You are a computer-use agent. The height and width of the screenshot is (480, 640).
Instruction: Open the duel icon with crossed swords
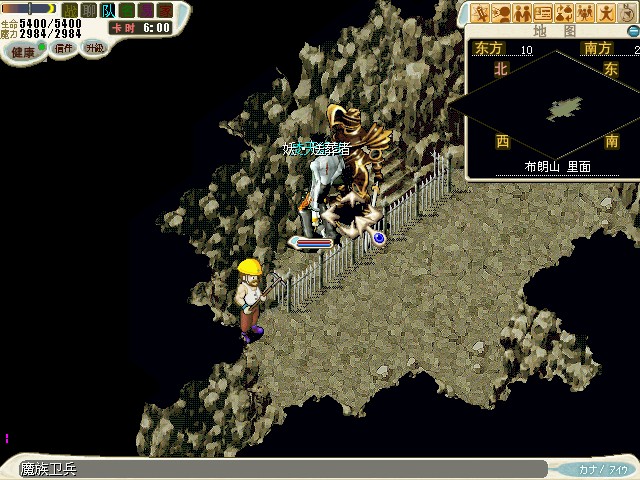coord(481,13)
